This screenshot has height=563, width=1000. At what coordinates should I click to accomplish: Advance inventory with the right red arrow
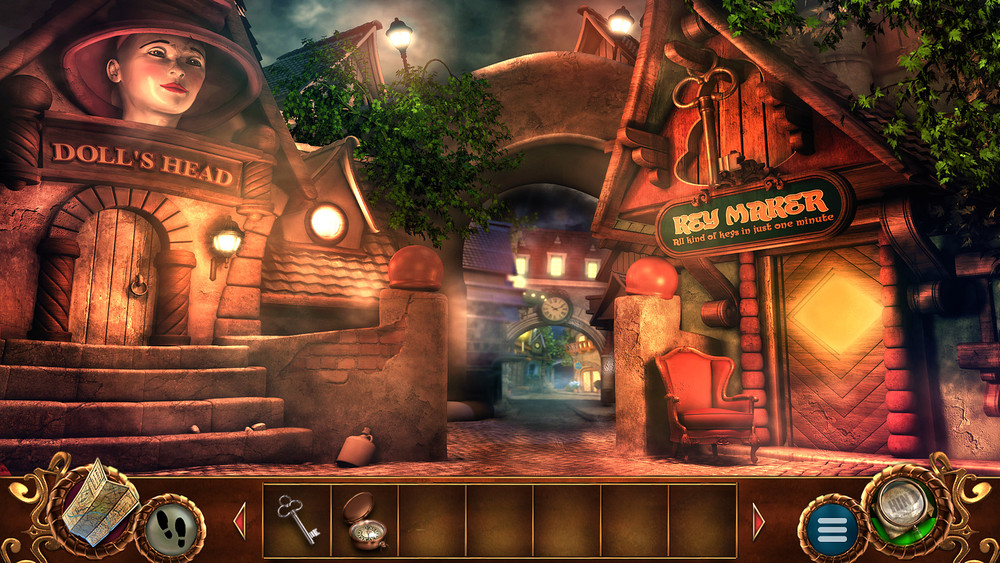pos(758,521)
